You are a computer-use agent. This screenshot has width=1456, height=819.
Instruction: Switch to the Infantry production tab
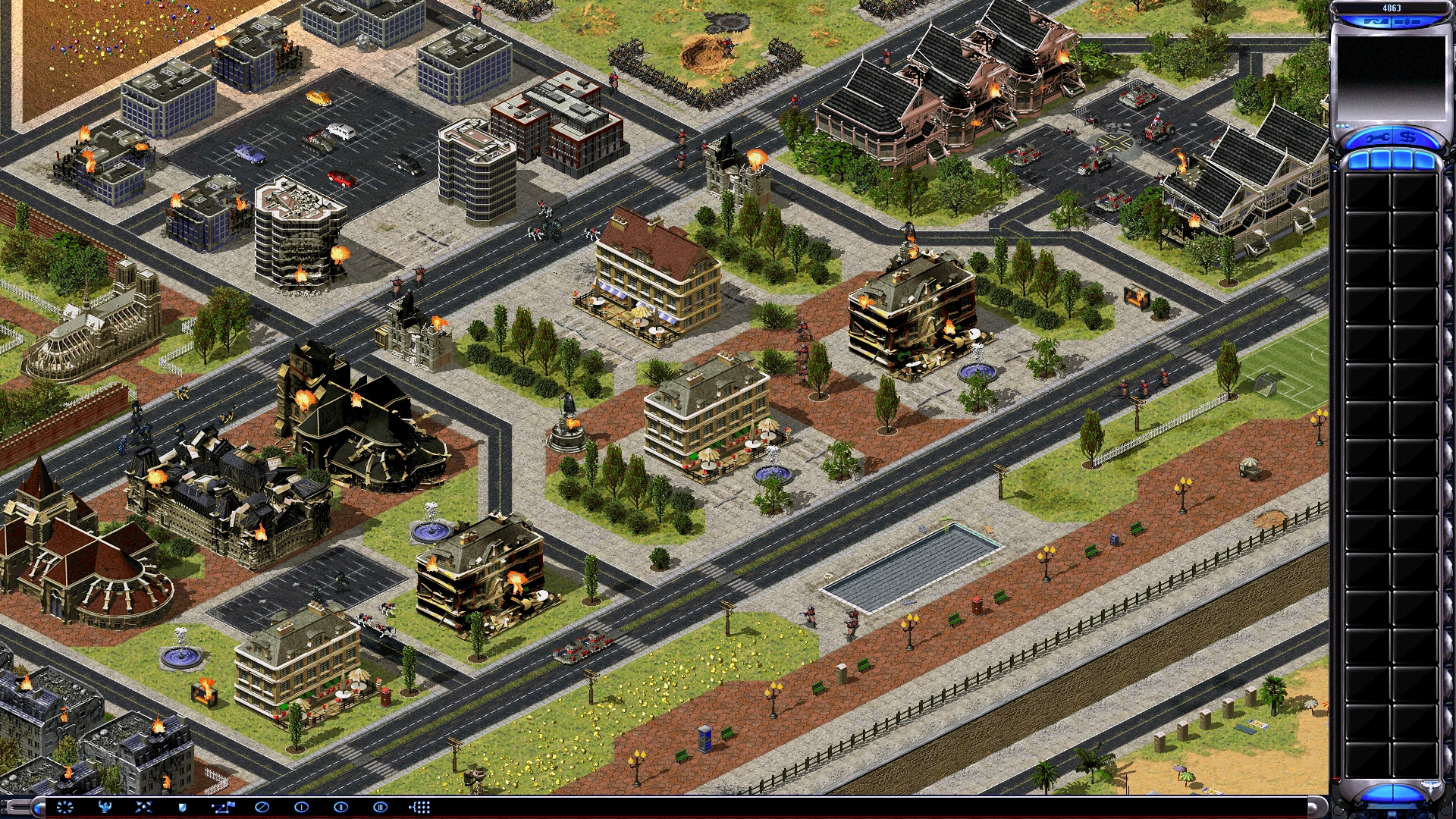point(1403,159)
